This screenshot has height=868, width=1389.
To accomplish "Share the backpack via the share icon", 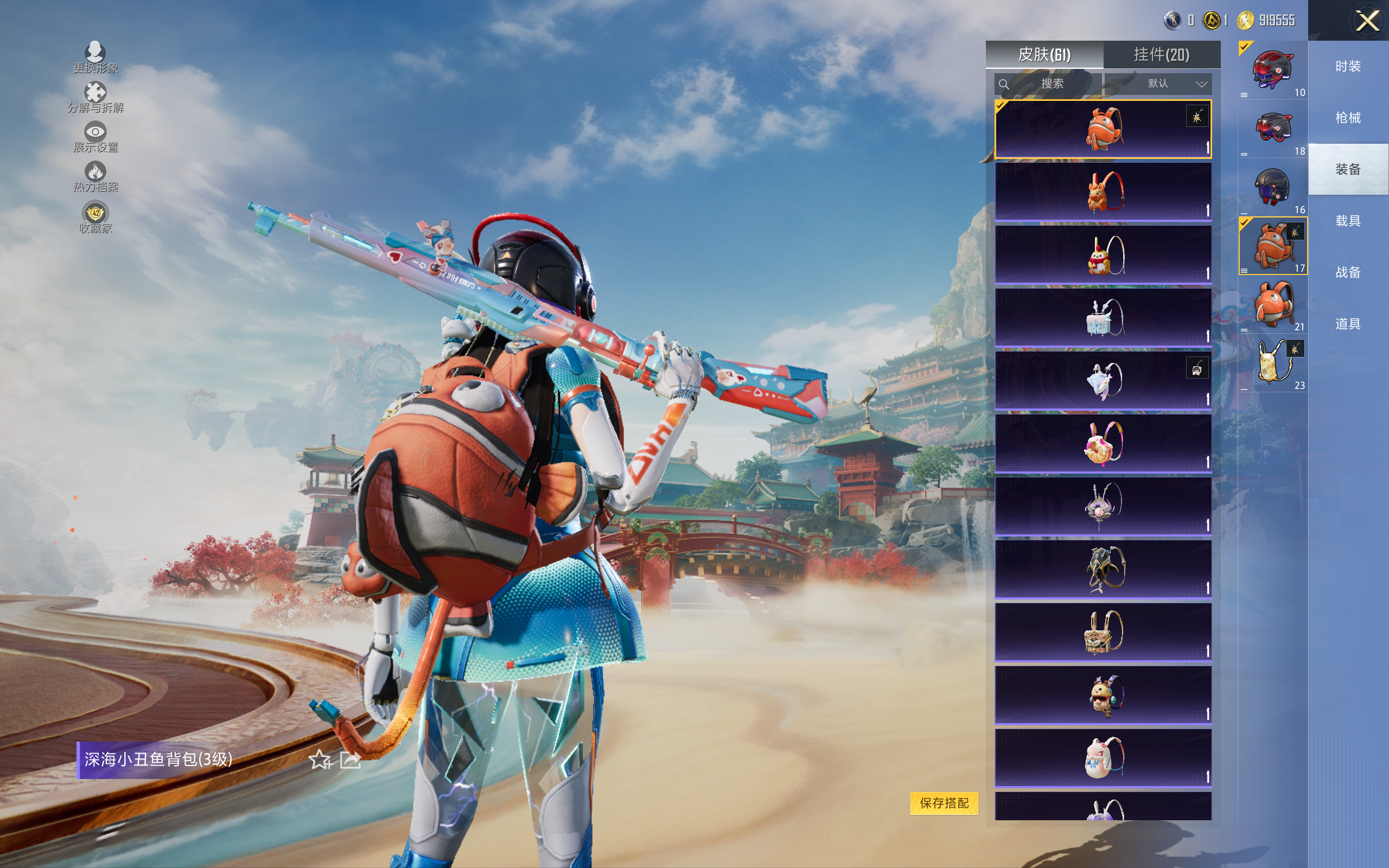I will click(x=350, y=760).
